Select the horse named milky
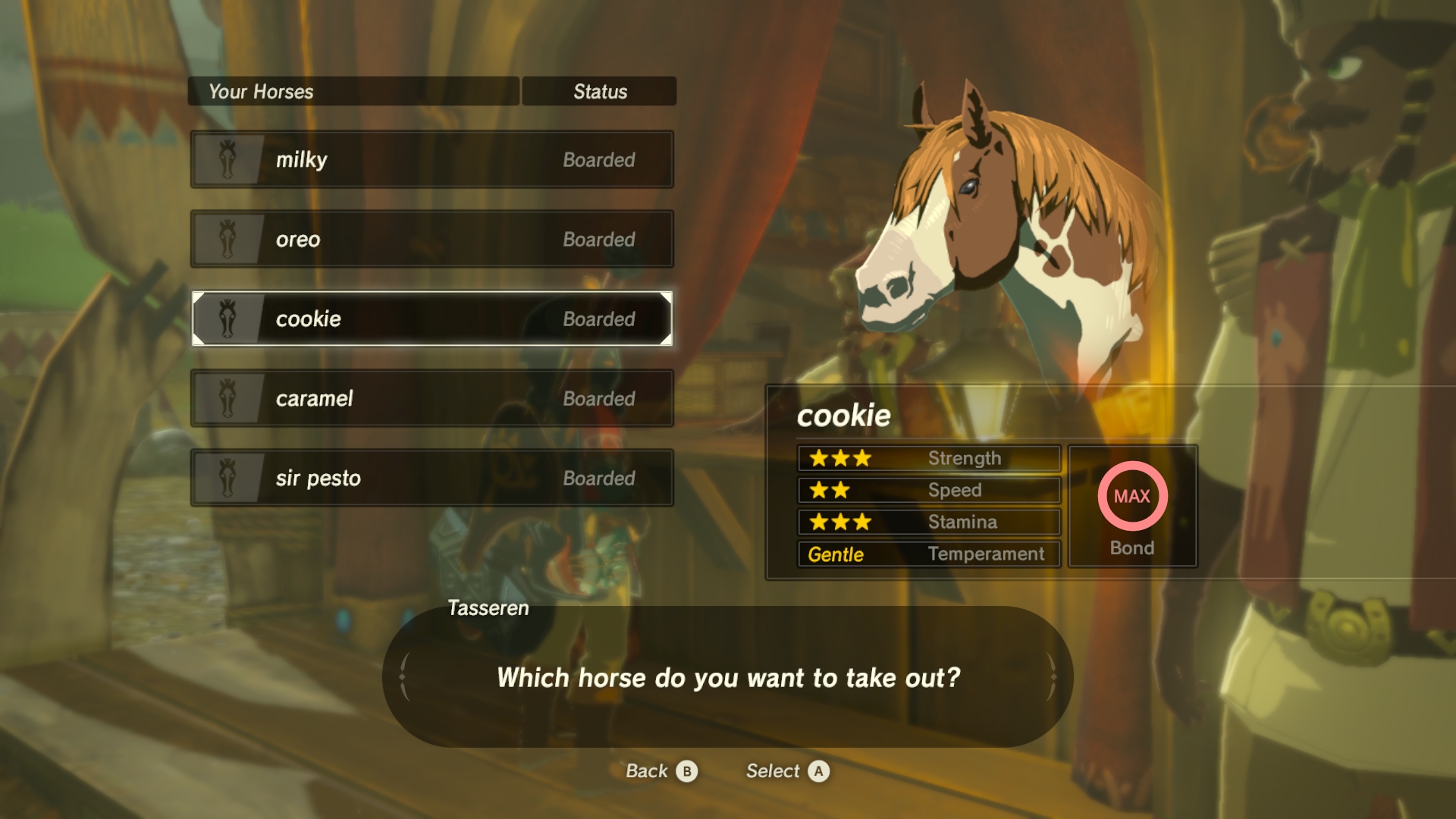The image size is (1456, 819). pos(431,159)
